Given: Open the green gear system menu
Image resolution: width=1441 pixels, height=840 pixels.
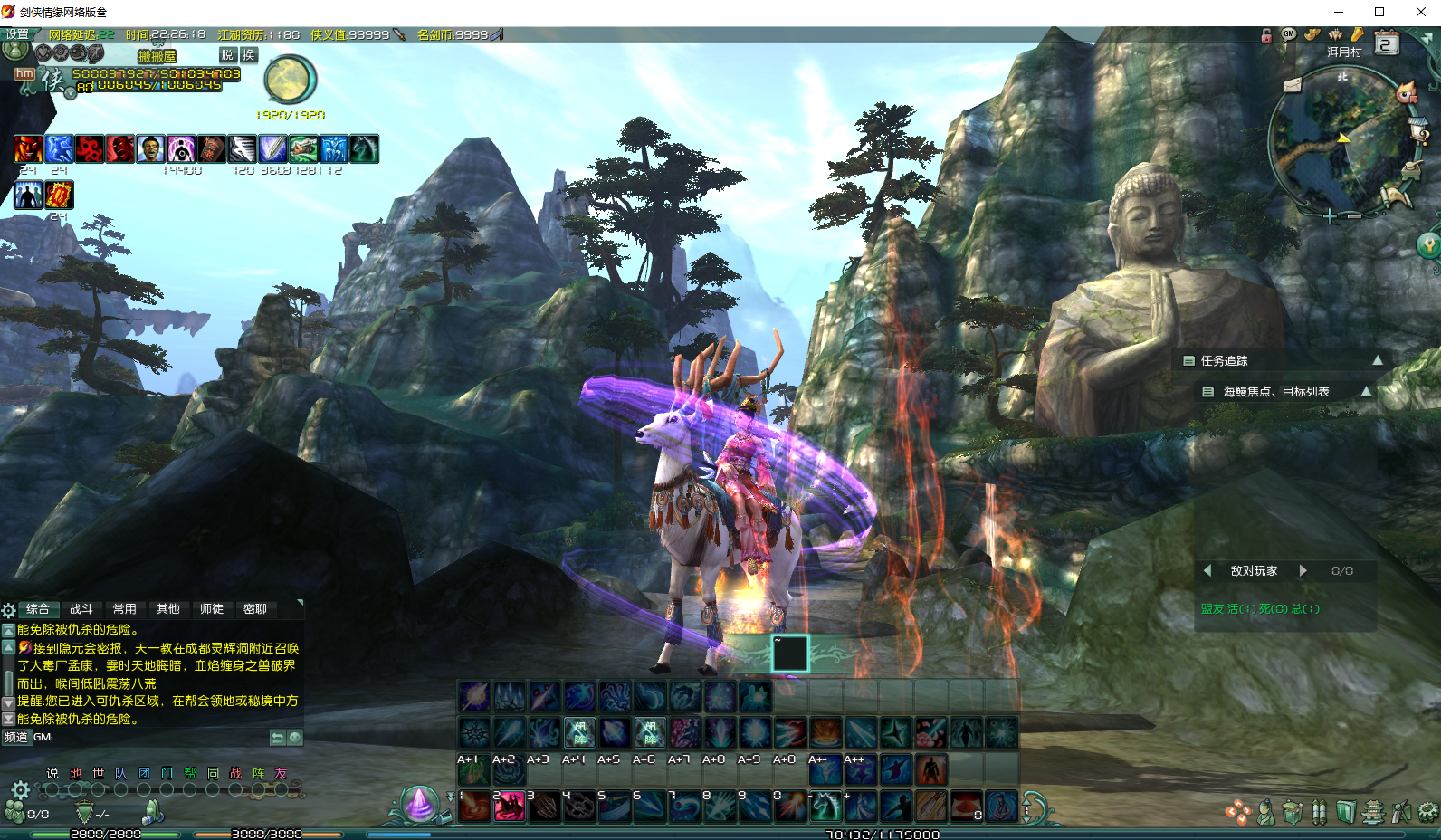Looking at the screenshot, I should [x=1428, y=812].
